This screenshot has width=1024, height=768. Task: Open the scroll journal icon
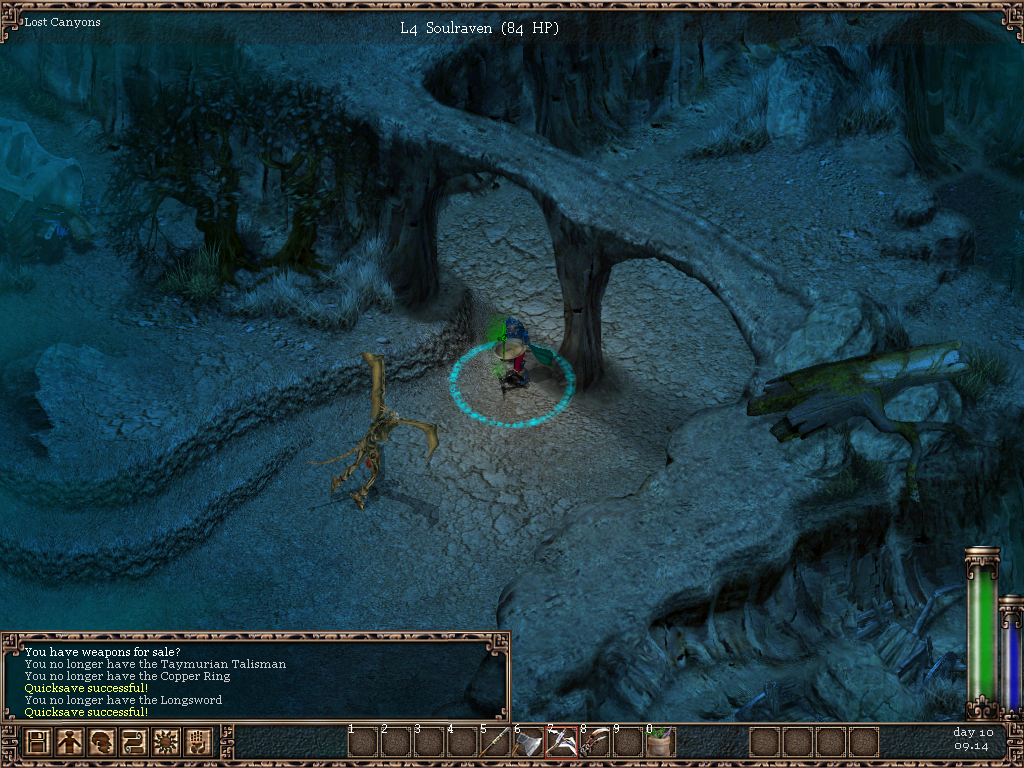pos(135,743)
